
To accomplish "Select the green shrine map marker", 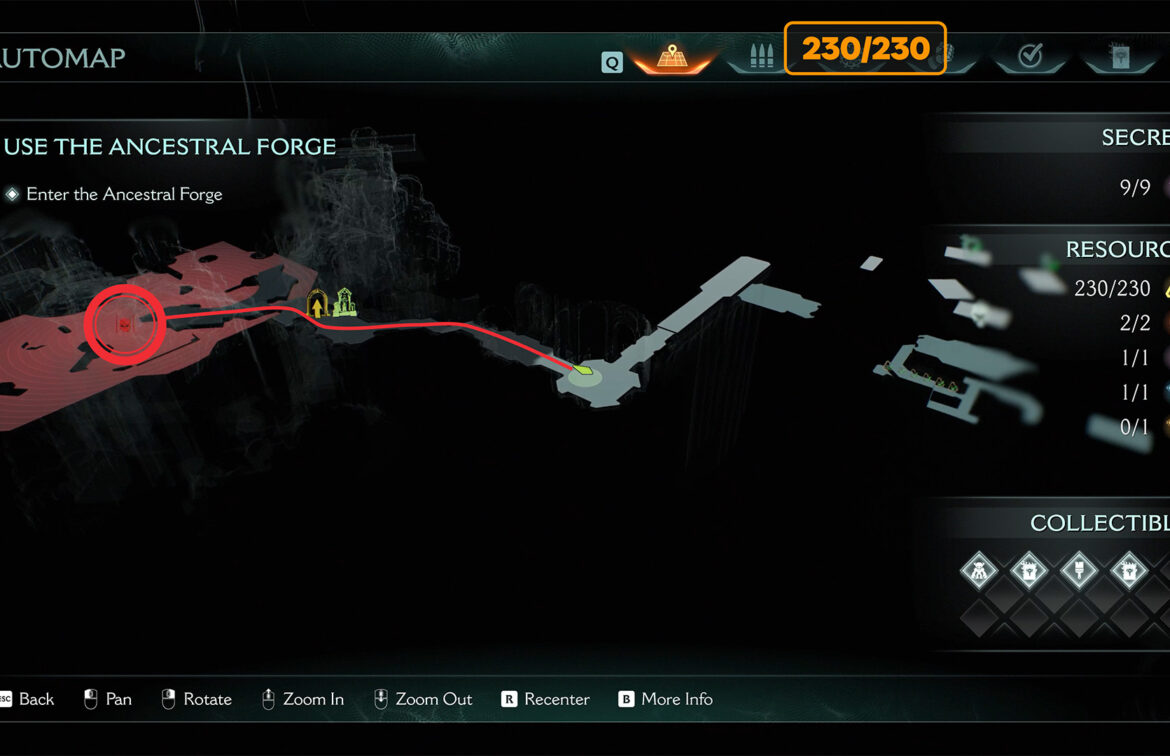I will (x=344, y=301).
